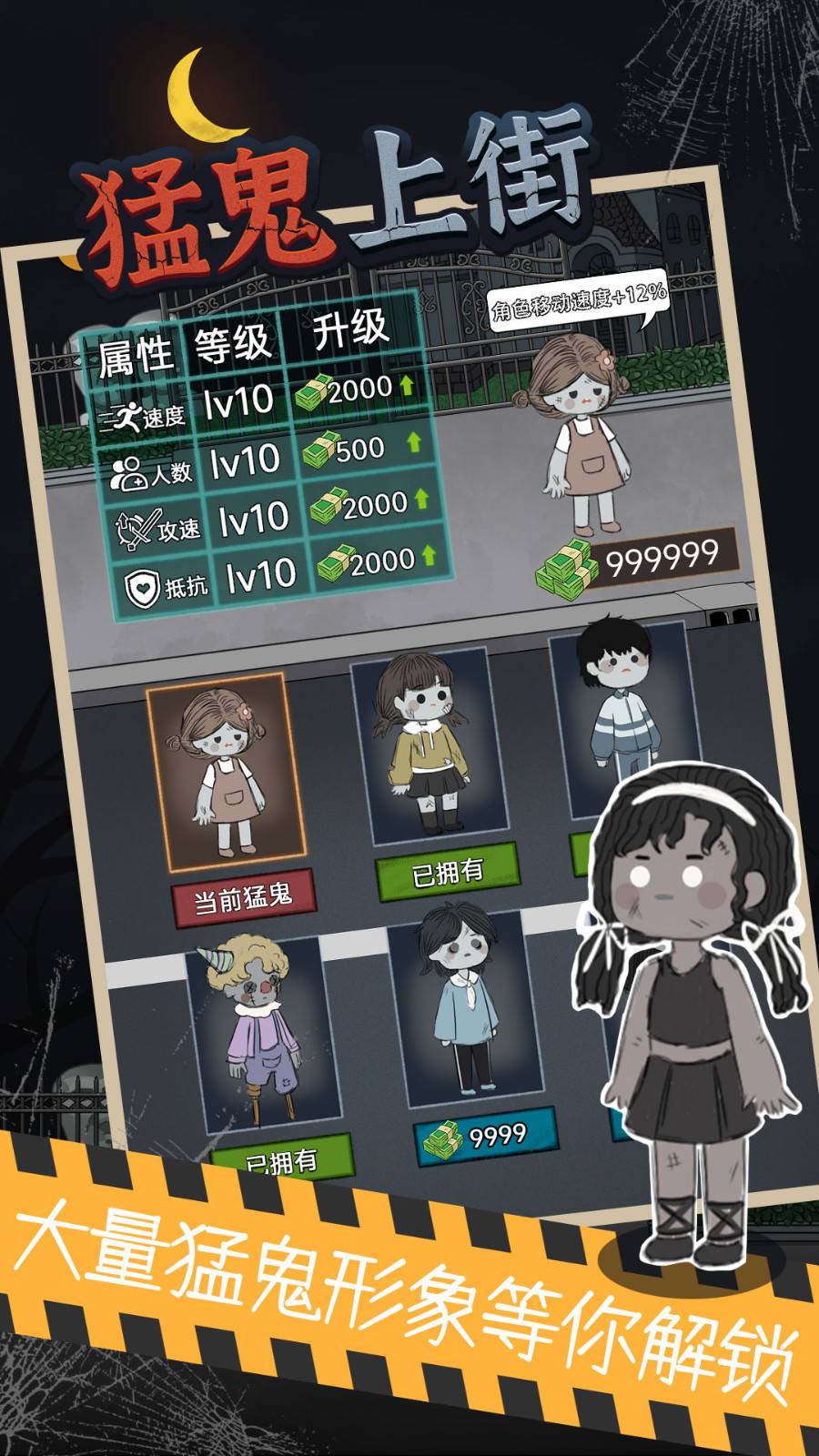This screenshot has width=819, height=1456.
Task: Click the 已拥有 button under yellow hoodie girl
Action: [447, 872]
